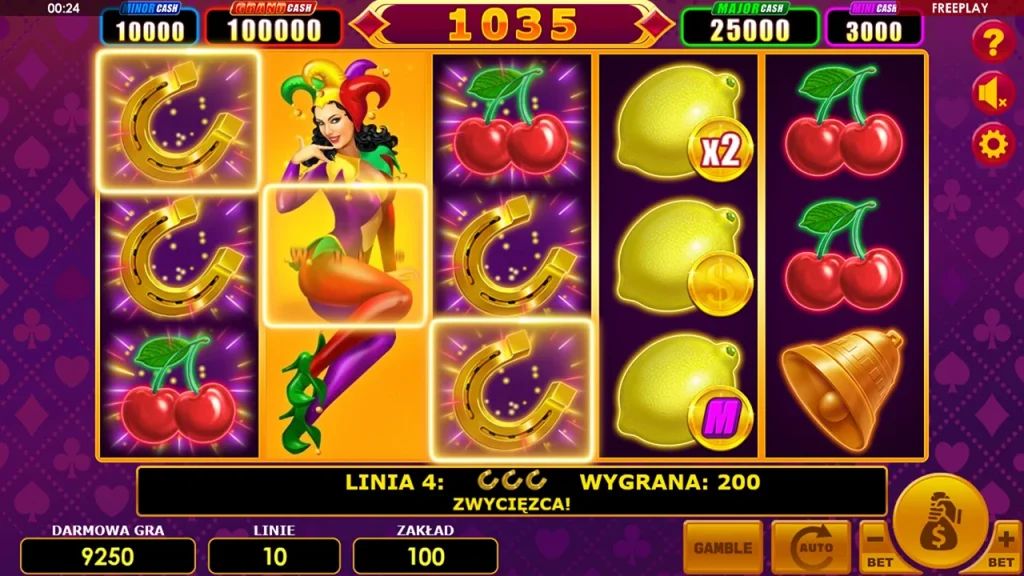Select the Zakład bet amount field

tap(425, 556)
